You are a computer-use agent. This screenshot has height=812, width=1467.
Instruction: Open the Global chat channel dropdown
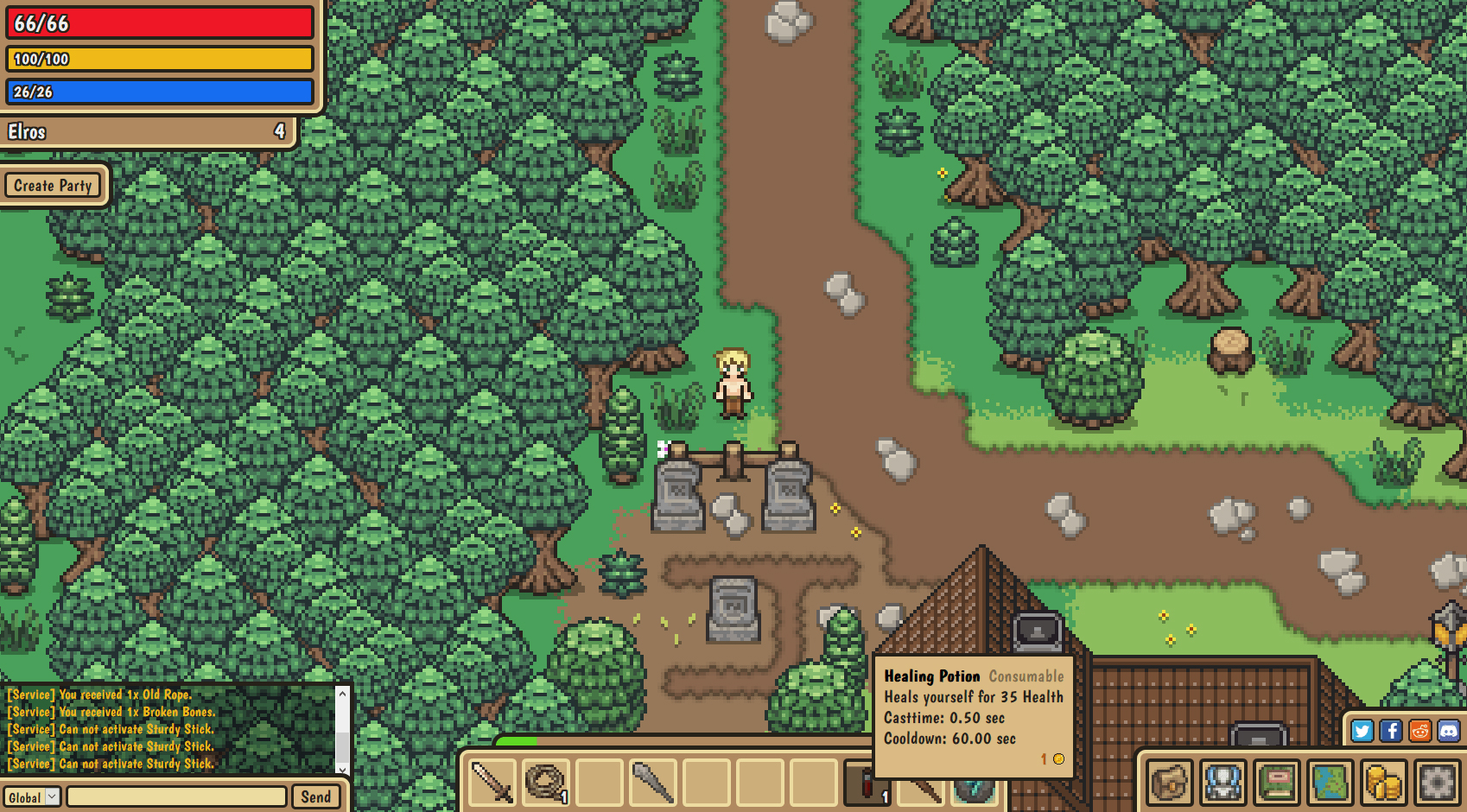(31, 796)
